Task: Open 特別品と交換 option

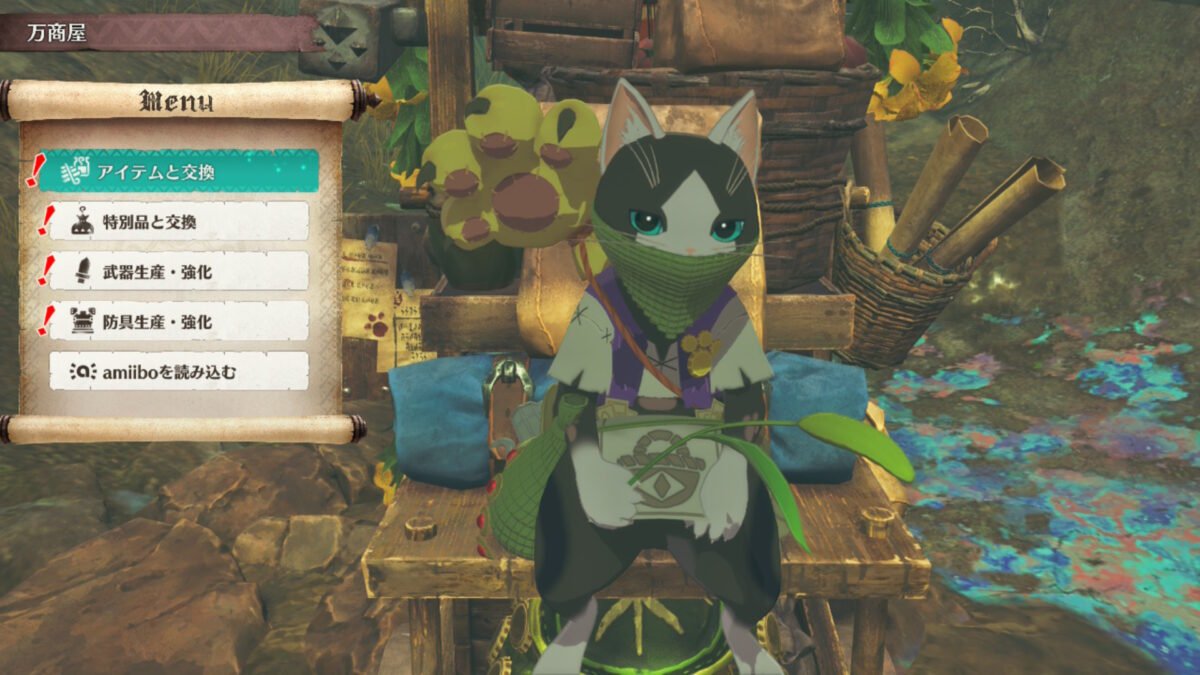Action: tap(180, 221)
